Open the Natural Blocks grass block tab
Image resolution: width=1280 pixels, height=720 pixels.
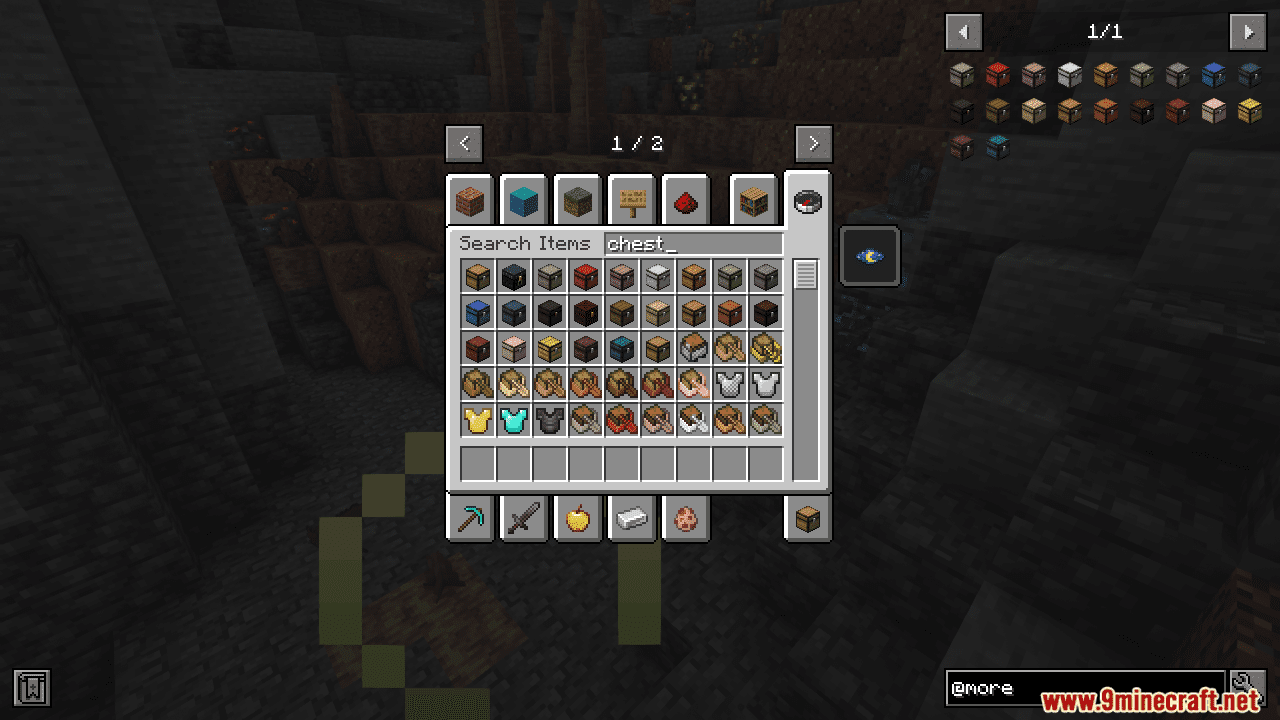click(578, 200)
